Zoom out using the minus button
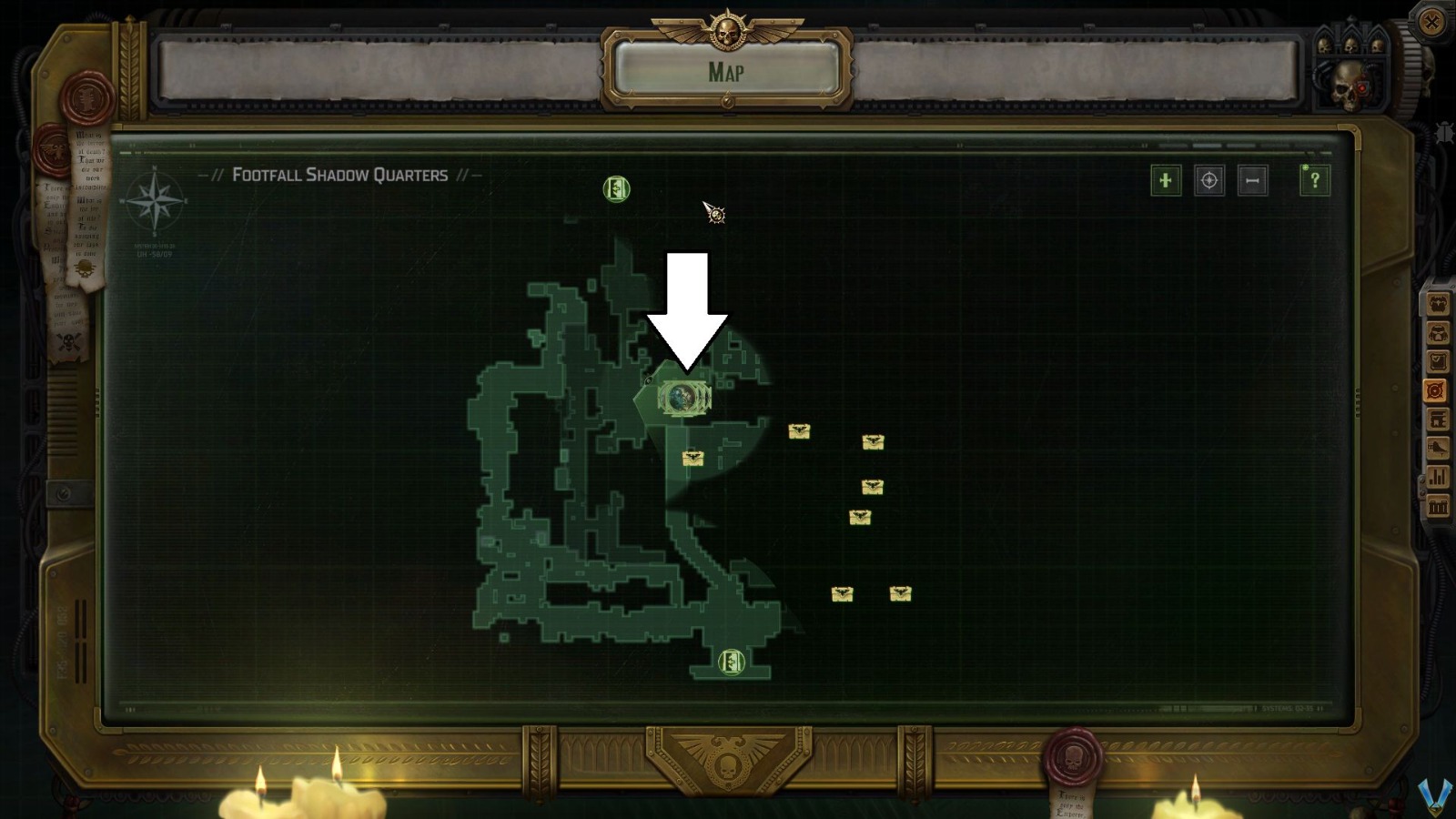The image size is (1456, 819). coord(1253,181)
